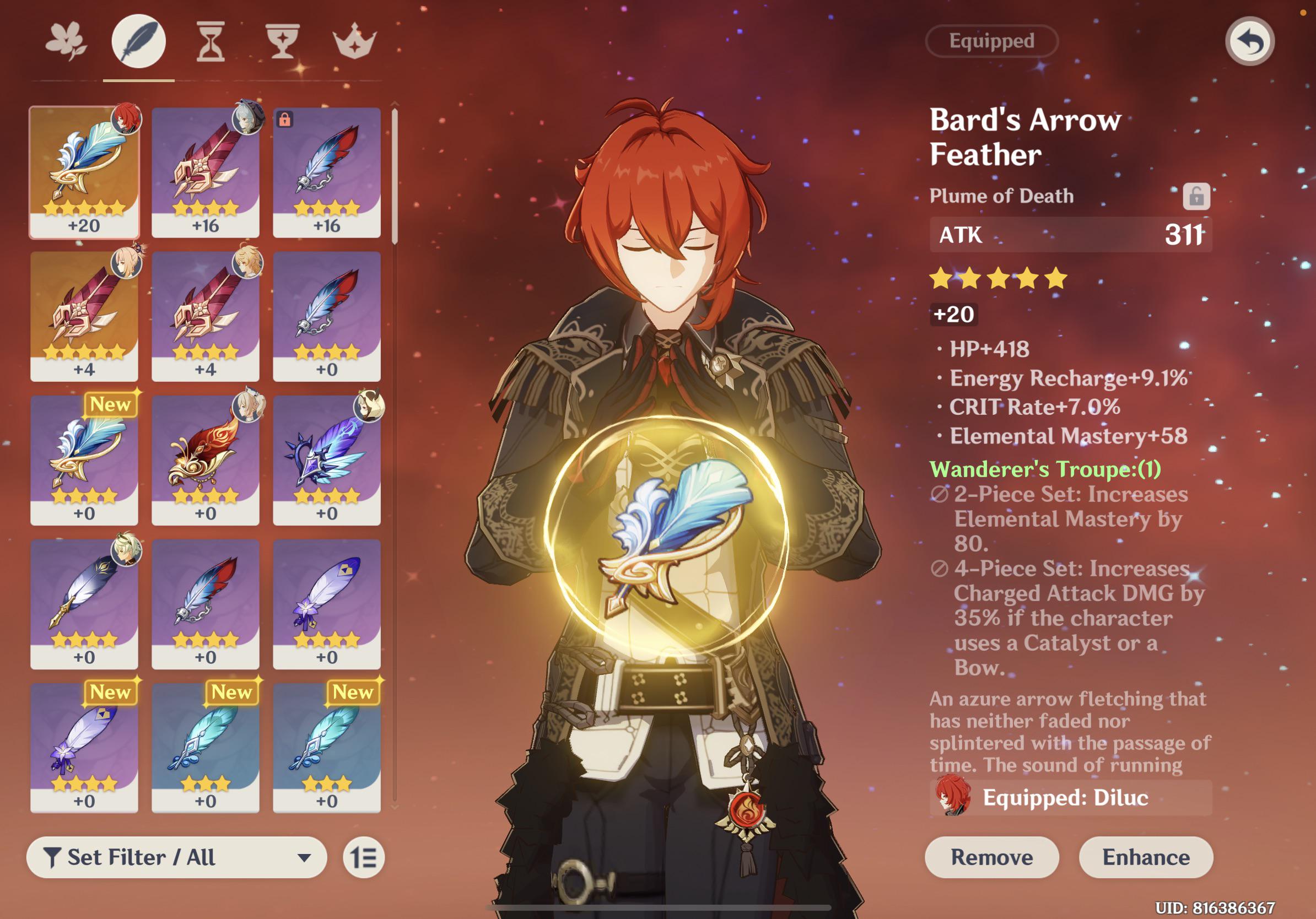Click the sort order list button
Screen dimensions: 1316x919
pos(364,858)
